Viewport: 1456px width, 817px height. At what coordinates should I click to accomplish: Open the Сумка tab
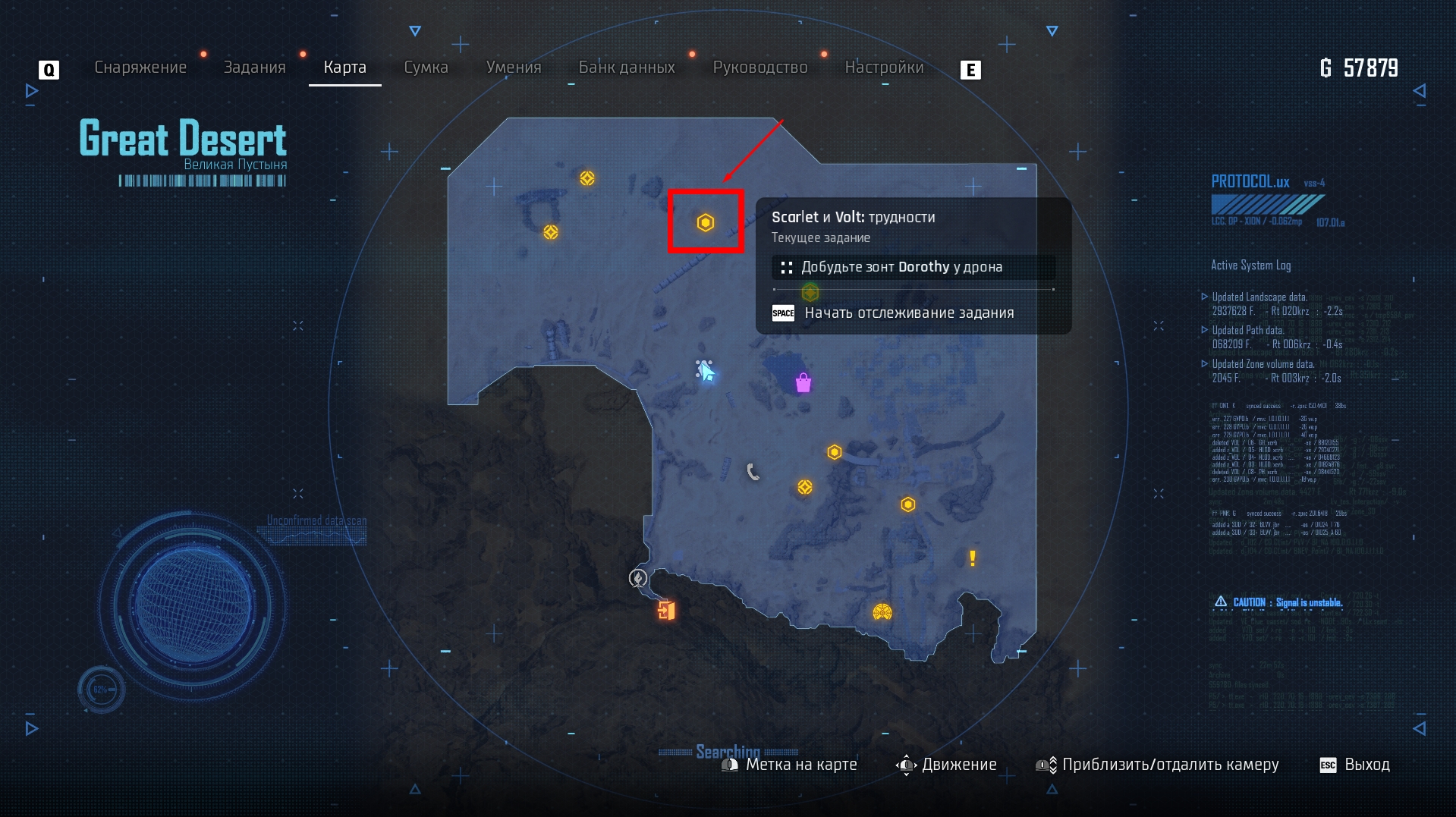click(426, 68)
